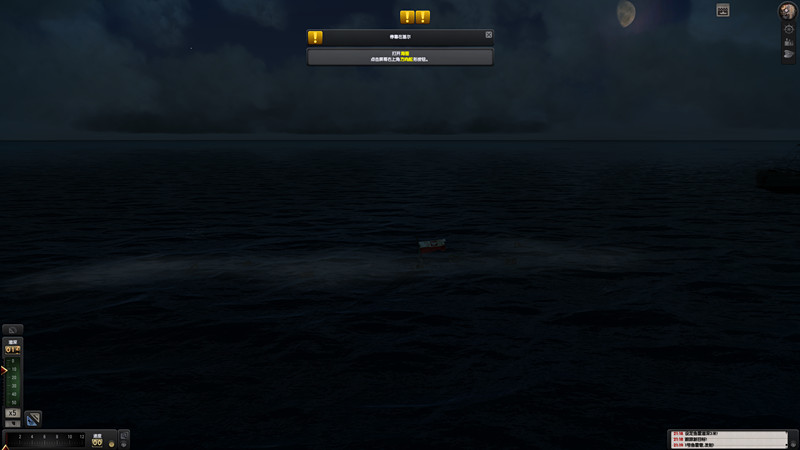Click the blue map tool icon

(x=33, y=418)
